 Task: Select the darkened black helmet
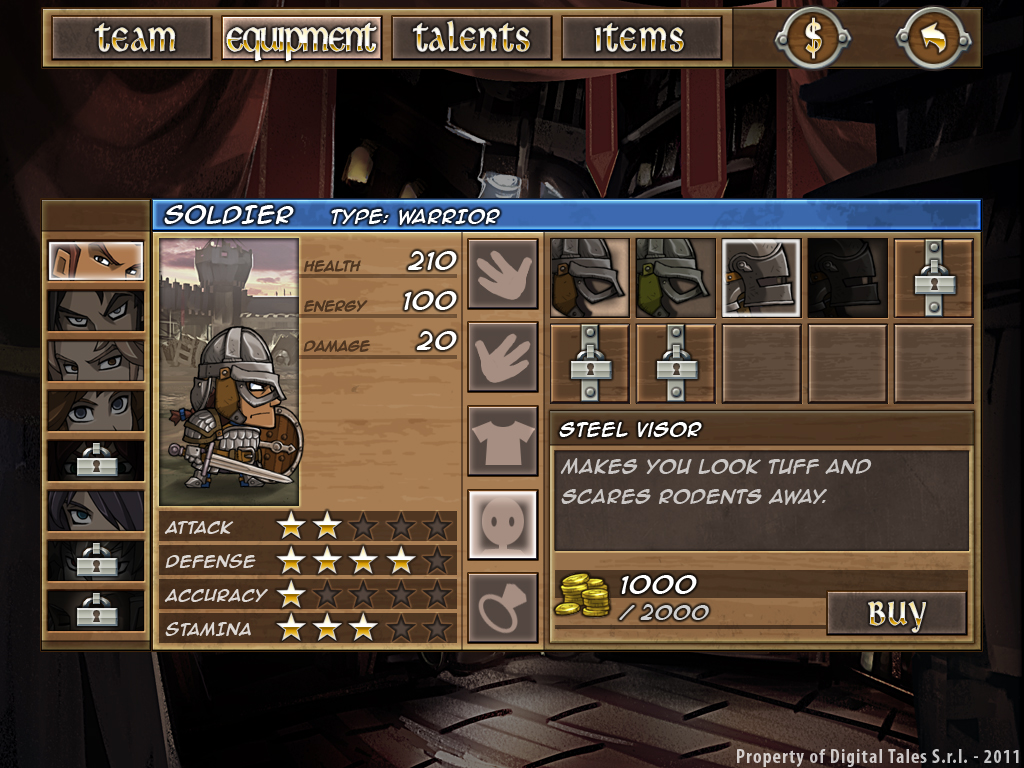click(x=847, y=277)
